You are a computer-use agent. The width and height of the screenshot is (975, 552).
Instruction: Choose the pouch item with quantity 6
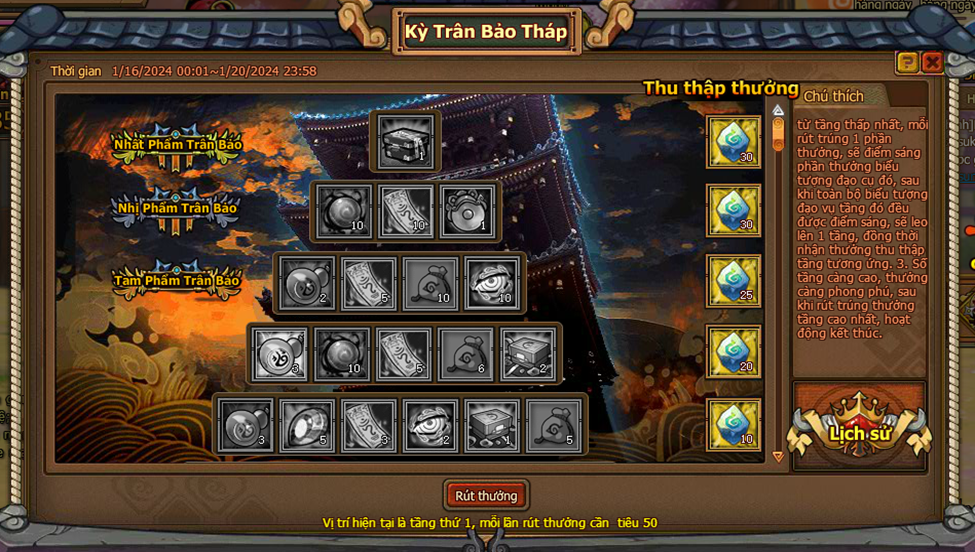coord(467,354)
